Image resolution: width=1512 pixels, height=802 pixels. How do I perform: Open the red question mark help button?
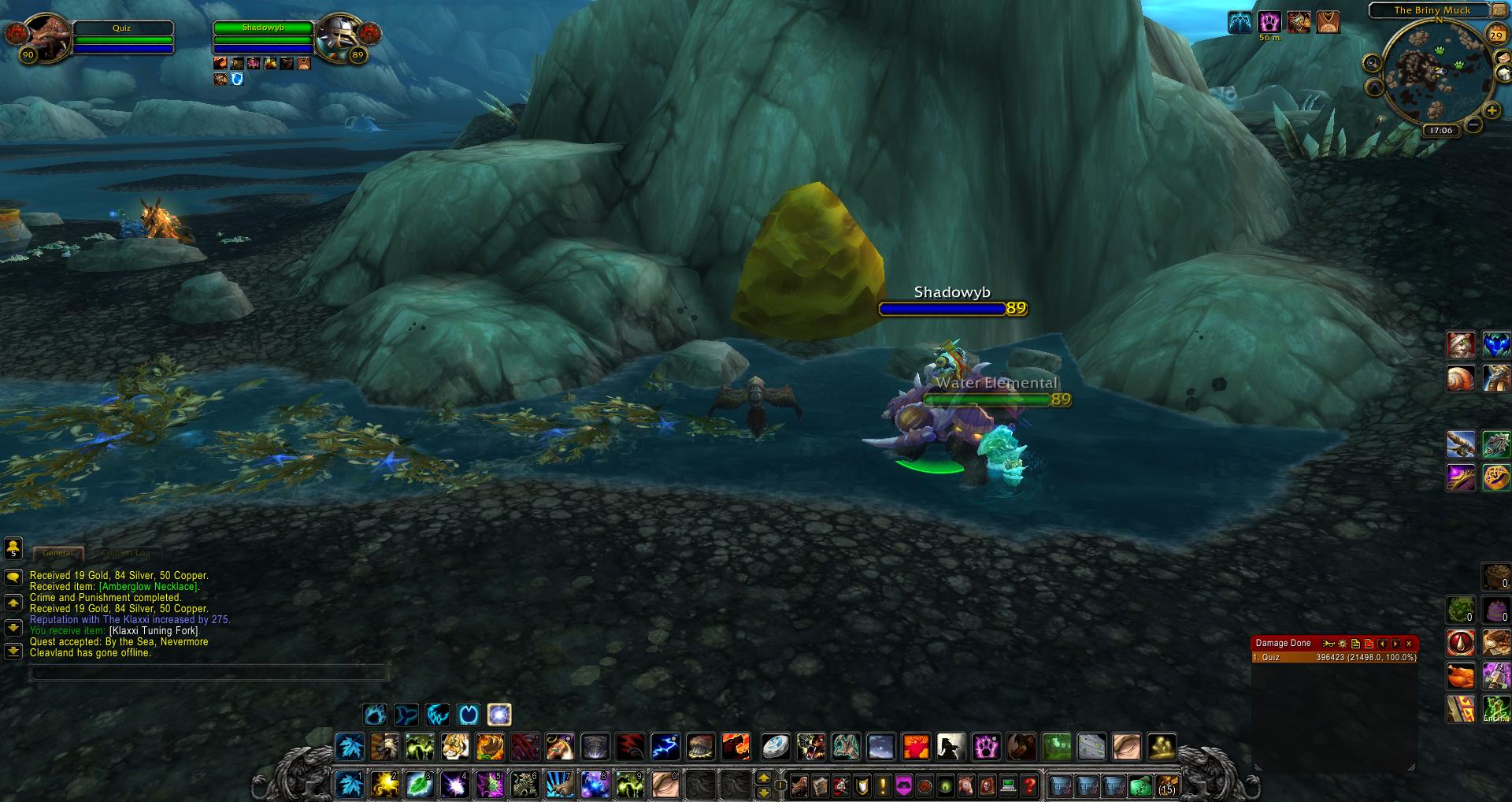click(1028, 785)
